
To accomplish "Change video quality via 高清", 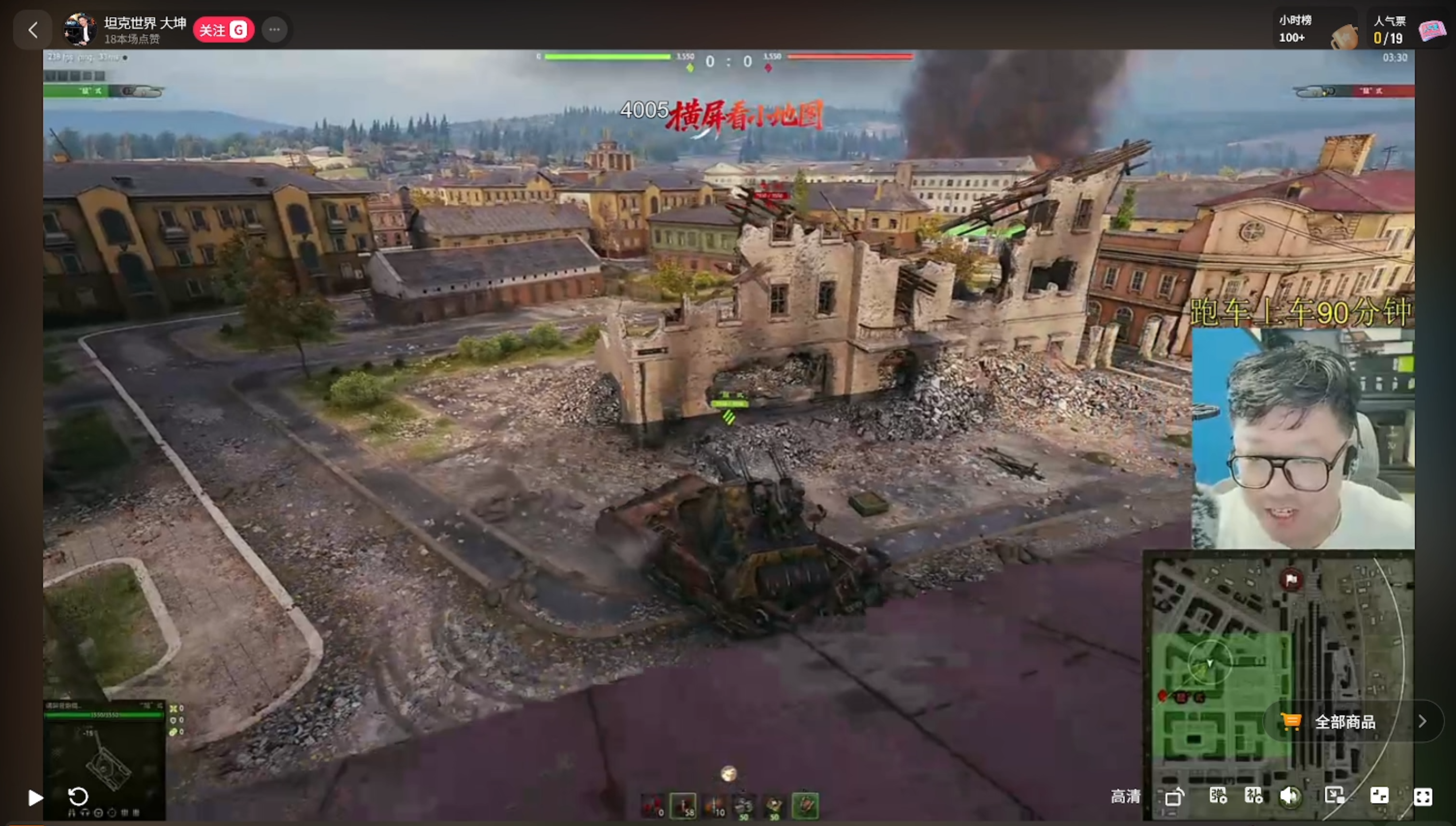I will [1125, 797].
